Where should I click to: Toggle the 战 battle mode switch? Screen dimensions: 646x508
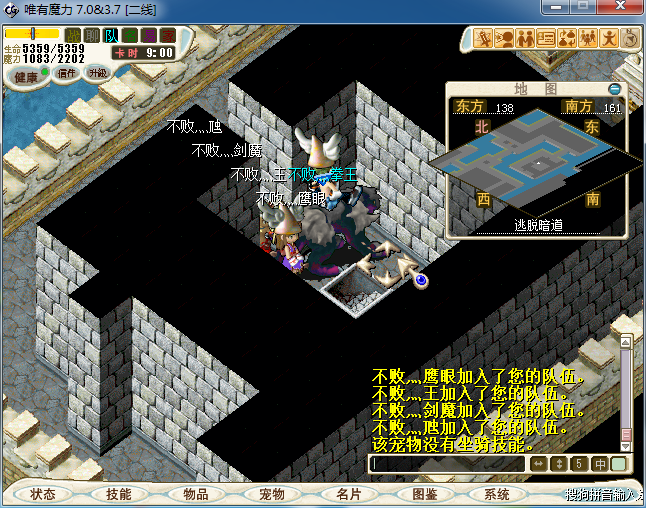(72, 36)
